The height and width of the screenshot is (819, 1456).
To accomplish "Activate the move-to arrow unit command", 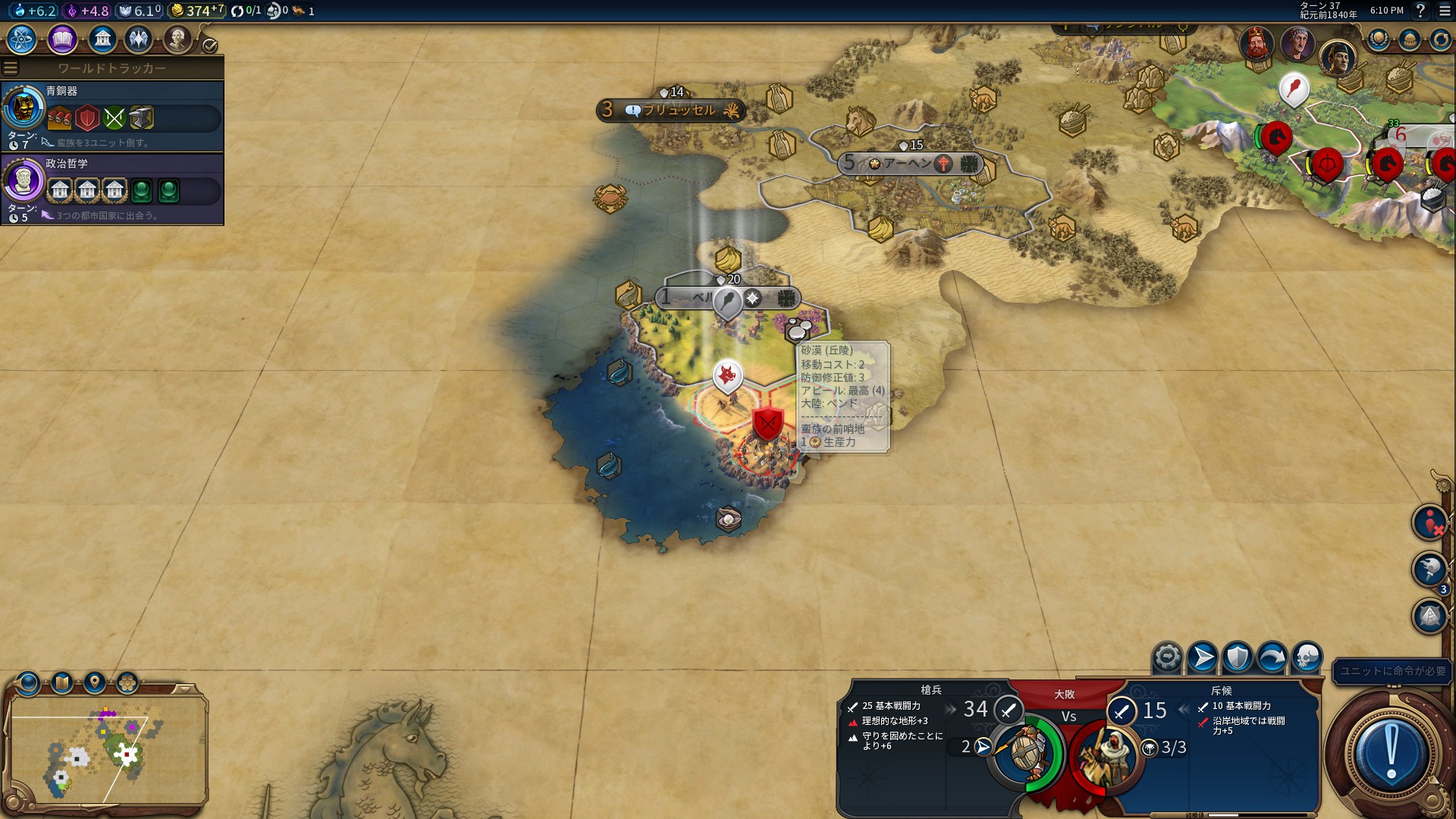I will pos(1202,657).
